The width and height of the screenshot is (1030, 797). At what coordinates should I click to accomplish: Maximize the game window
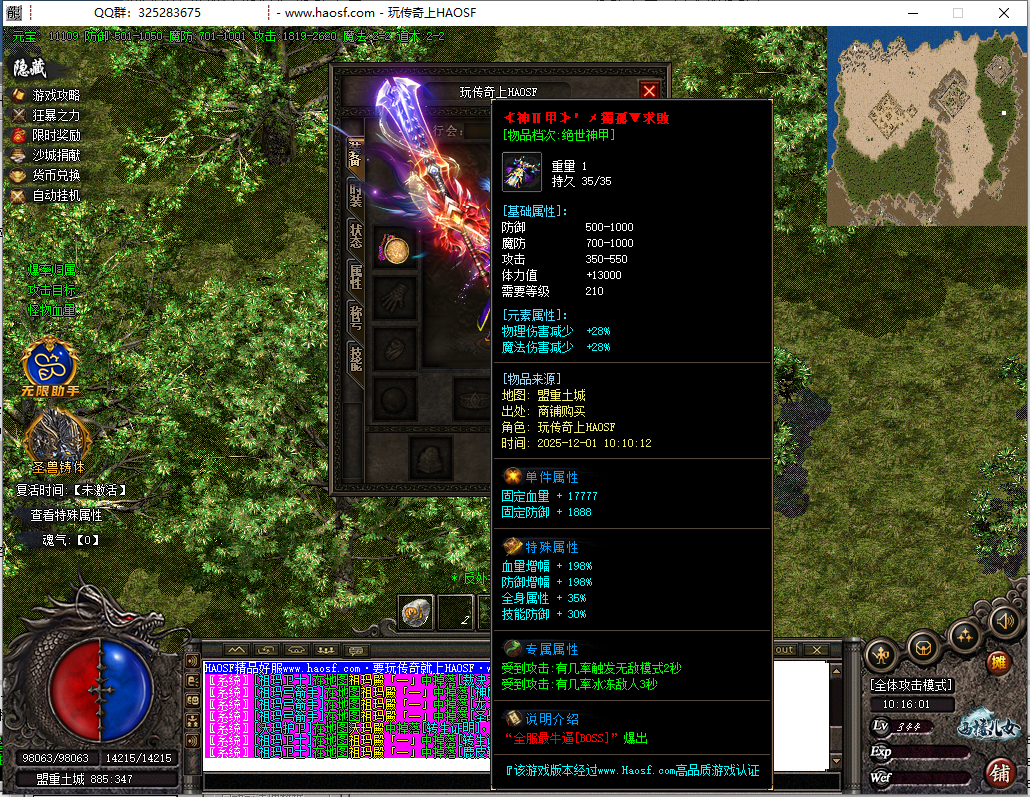957,13
